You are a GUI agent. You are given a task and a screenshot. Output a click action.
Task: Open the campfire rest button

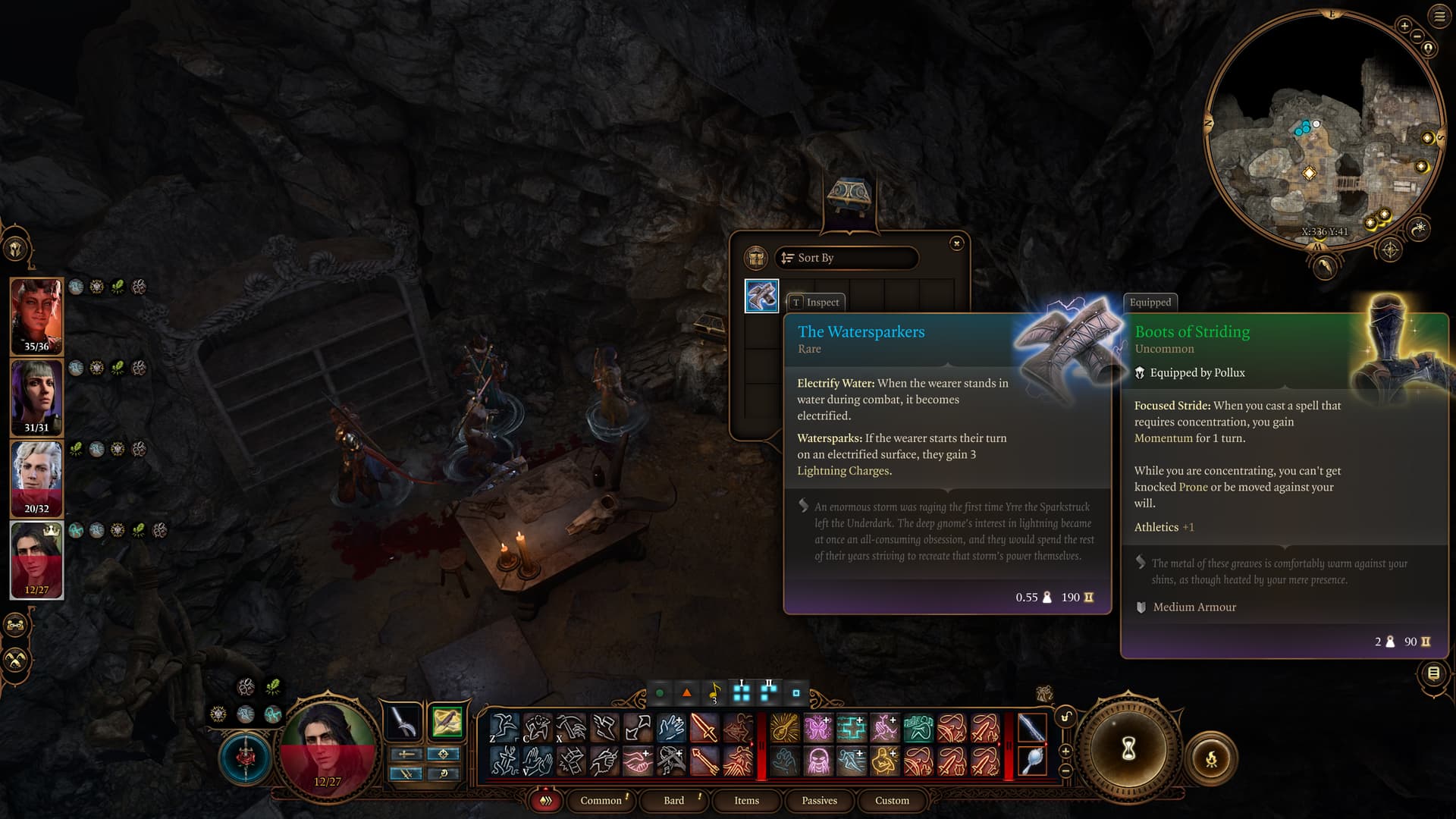[1211, 758]
